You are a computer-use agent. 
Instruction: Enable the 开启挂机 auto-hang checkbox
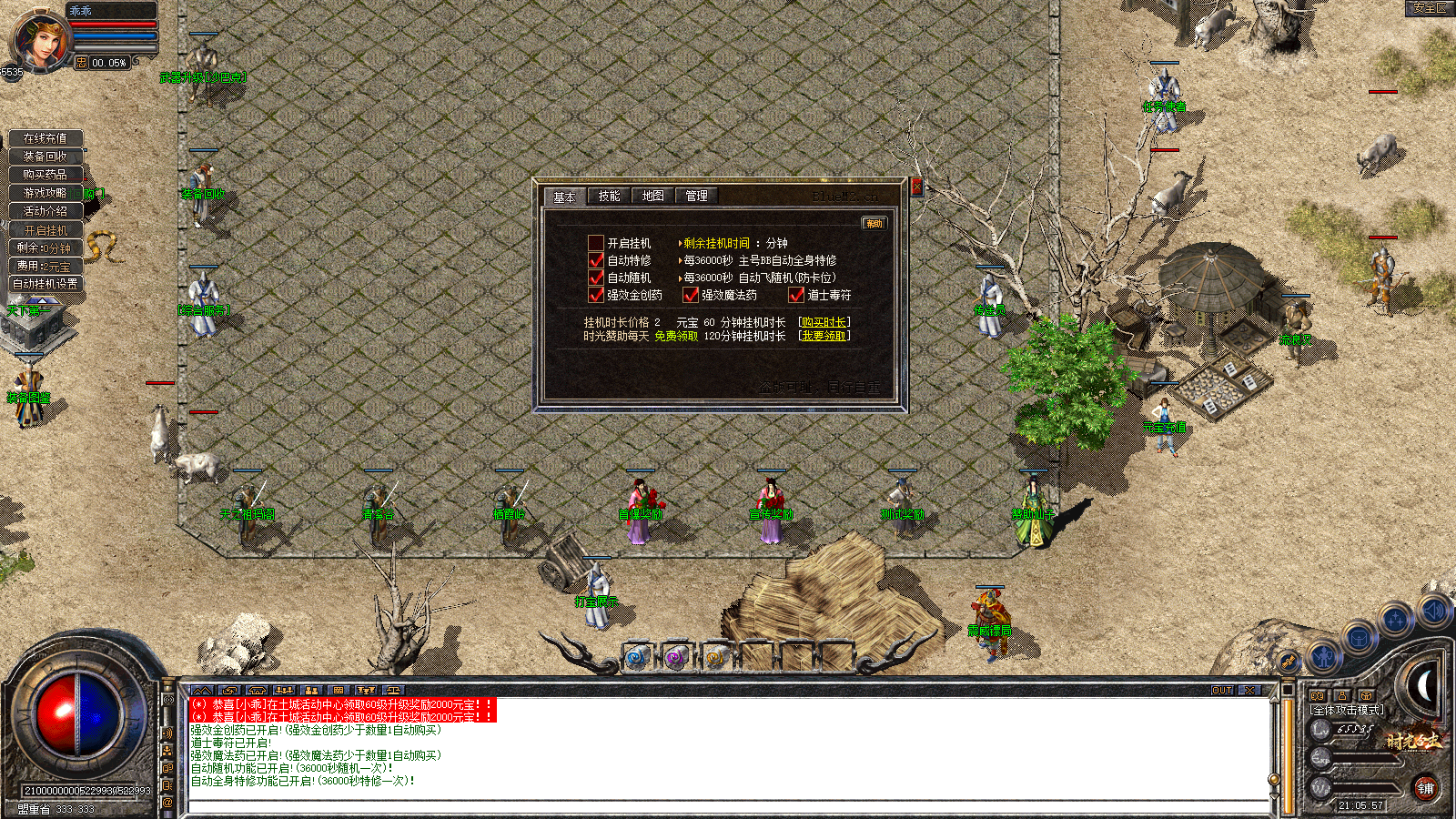tap(596, 242)
